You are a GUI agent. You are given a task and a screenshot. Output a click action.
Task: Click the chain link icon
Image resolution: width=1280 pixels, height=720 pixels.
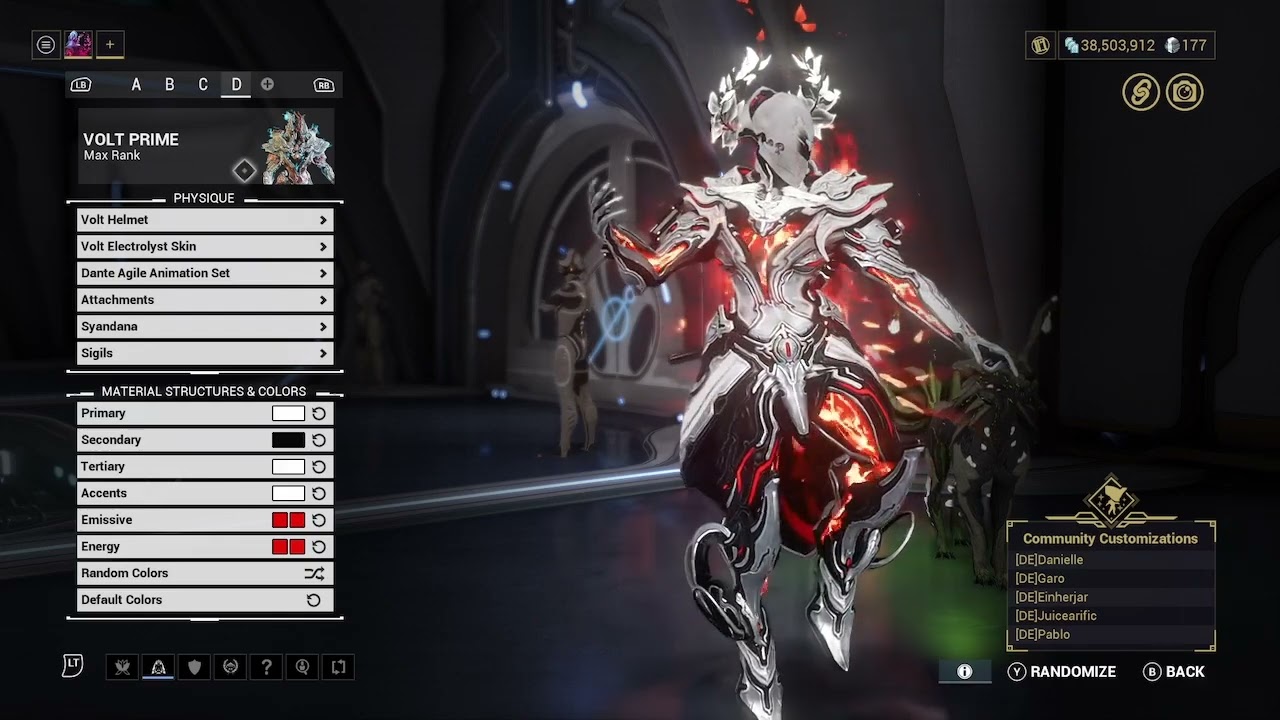(x=1140, y=92)
